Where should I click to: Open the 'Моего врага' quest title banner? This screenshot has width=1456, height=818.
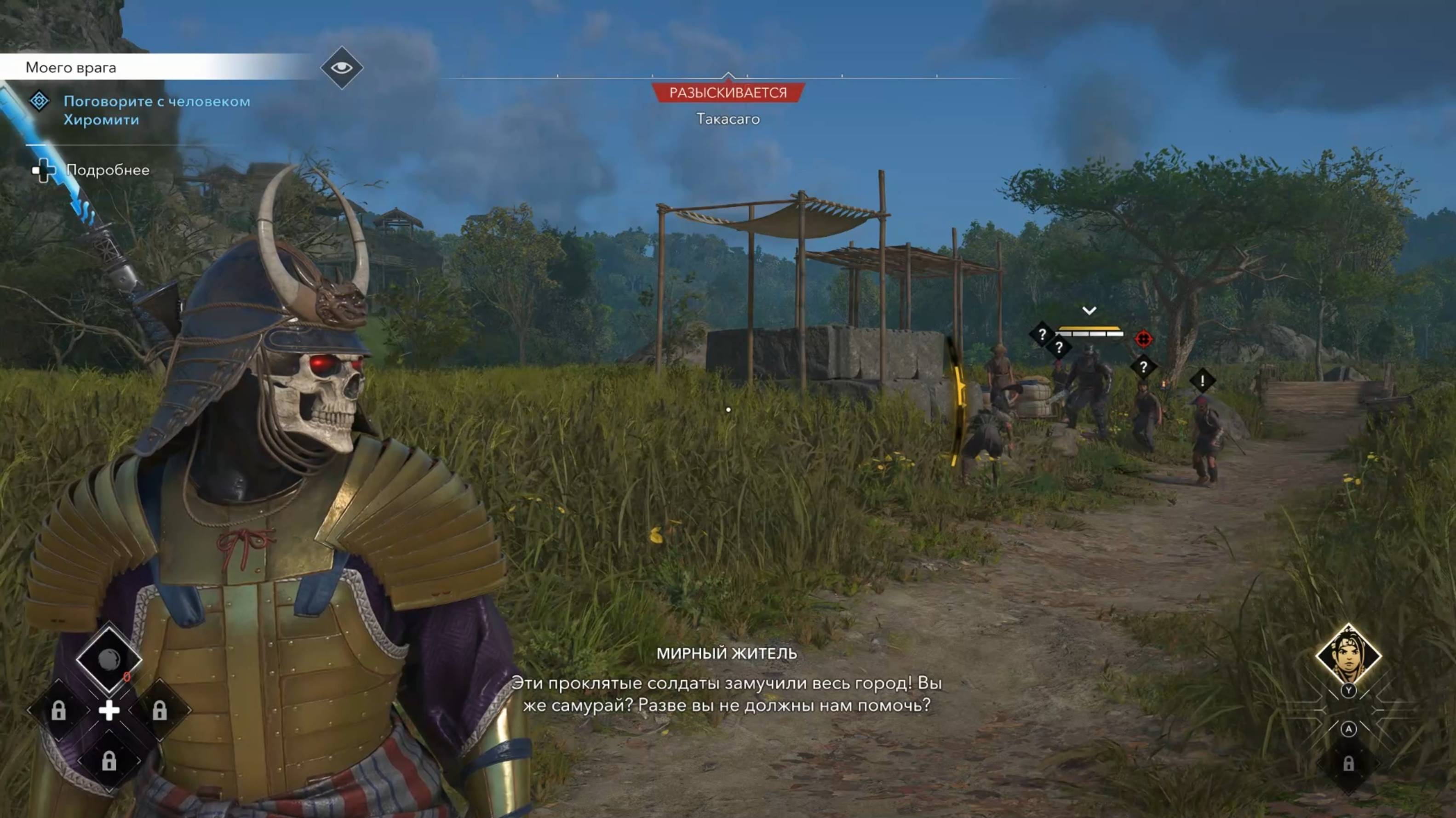click(71, 68)
